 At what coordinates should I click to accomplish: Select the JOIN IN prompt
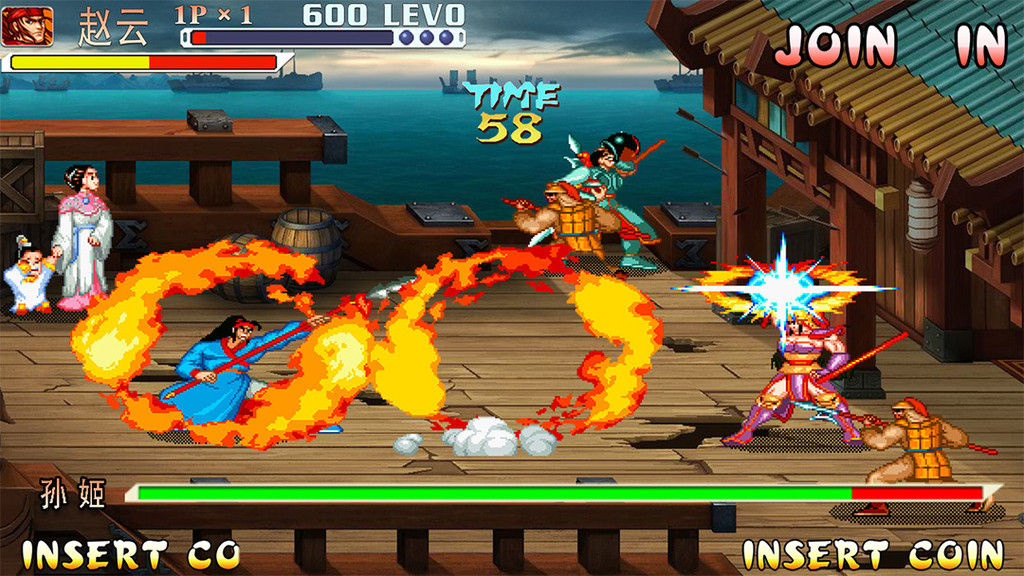(x=890, y=44)
